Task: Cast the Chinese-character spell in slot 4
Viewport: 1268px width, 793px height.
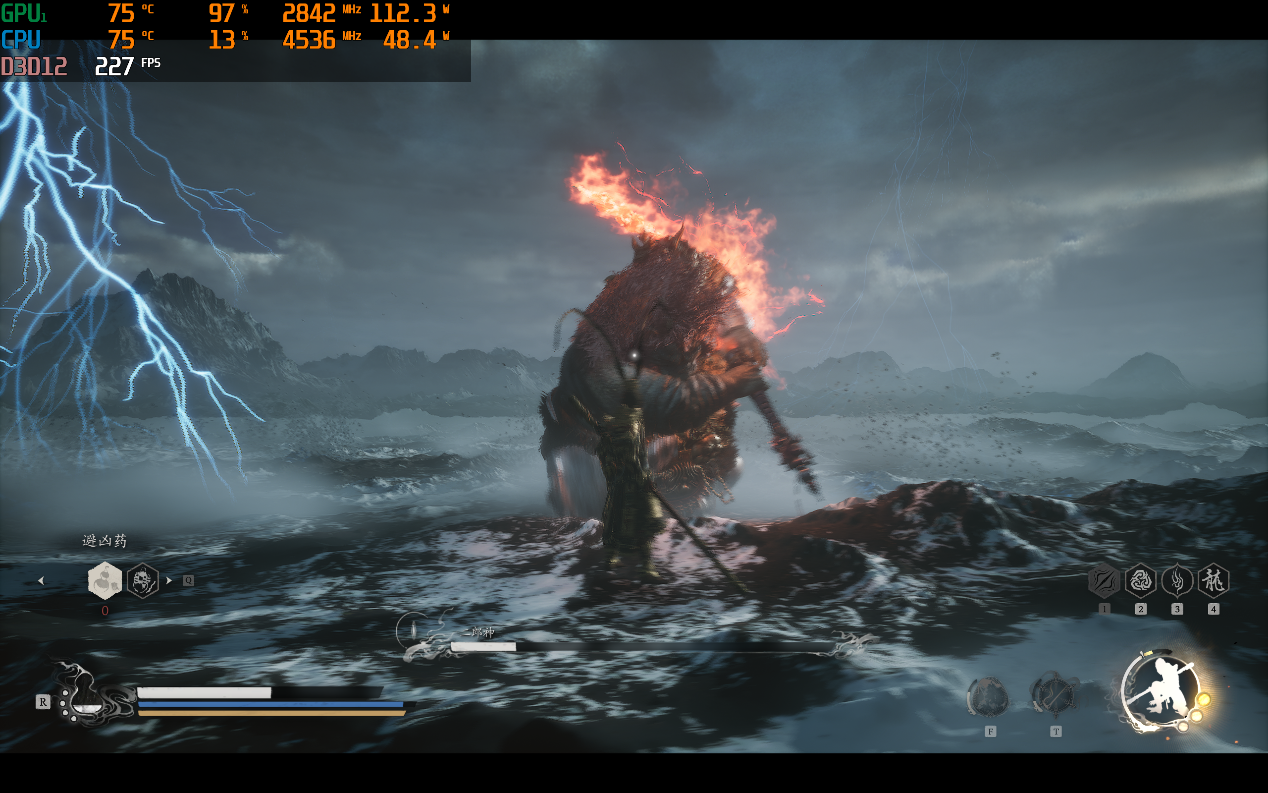Action: tap(1213, 580)
